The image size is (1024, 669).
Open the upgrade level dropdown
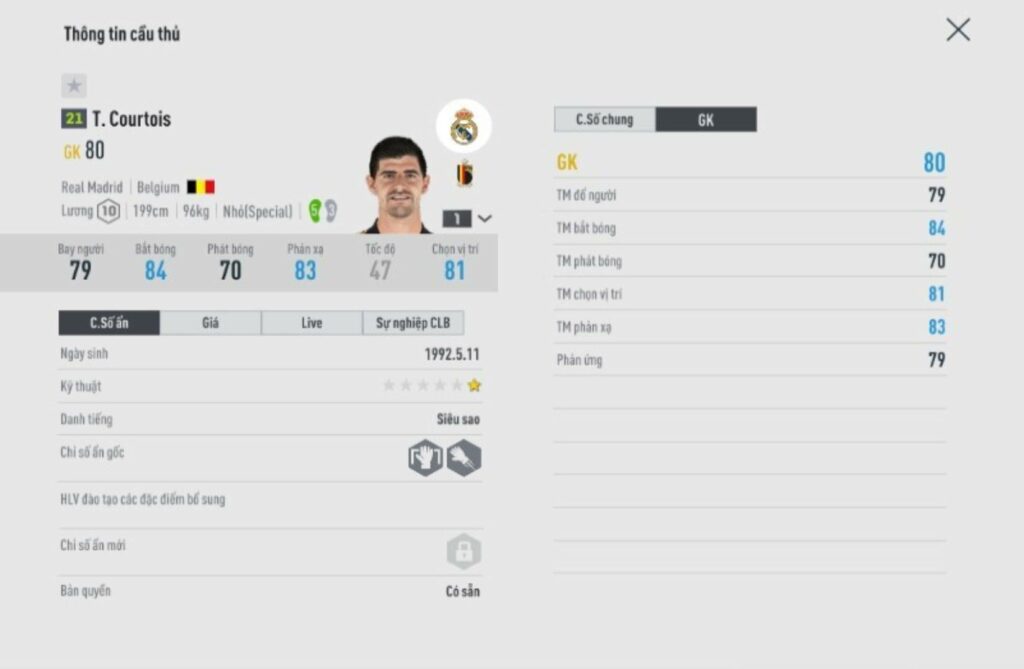[x=468, y=218]
